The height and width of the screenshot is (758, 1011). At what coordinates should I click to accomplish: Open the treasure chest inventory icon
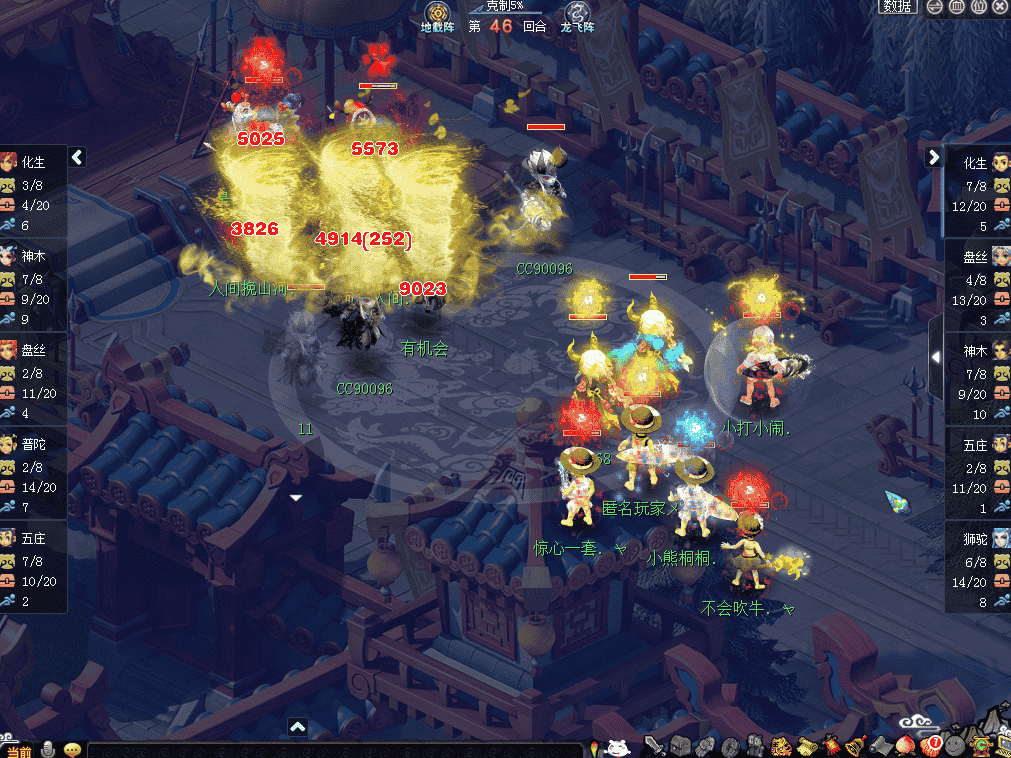681,746
